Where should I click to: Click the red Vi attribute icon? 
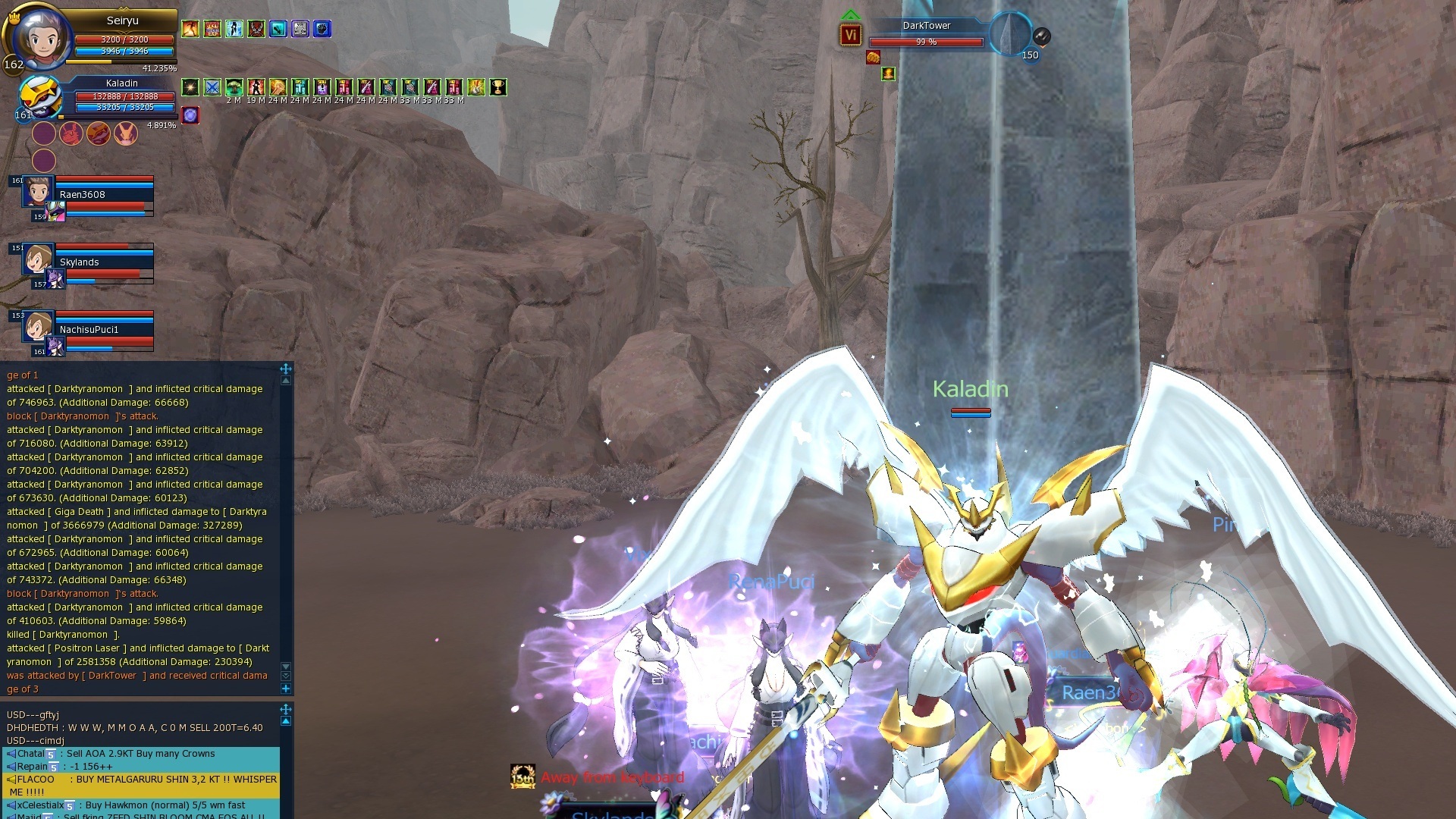850,35
